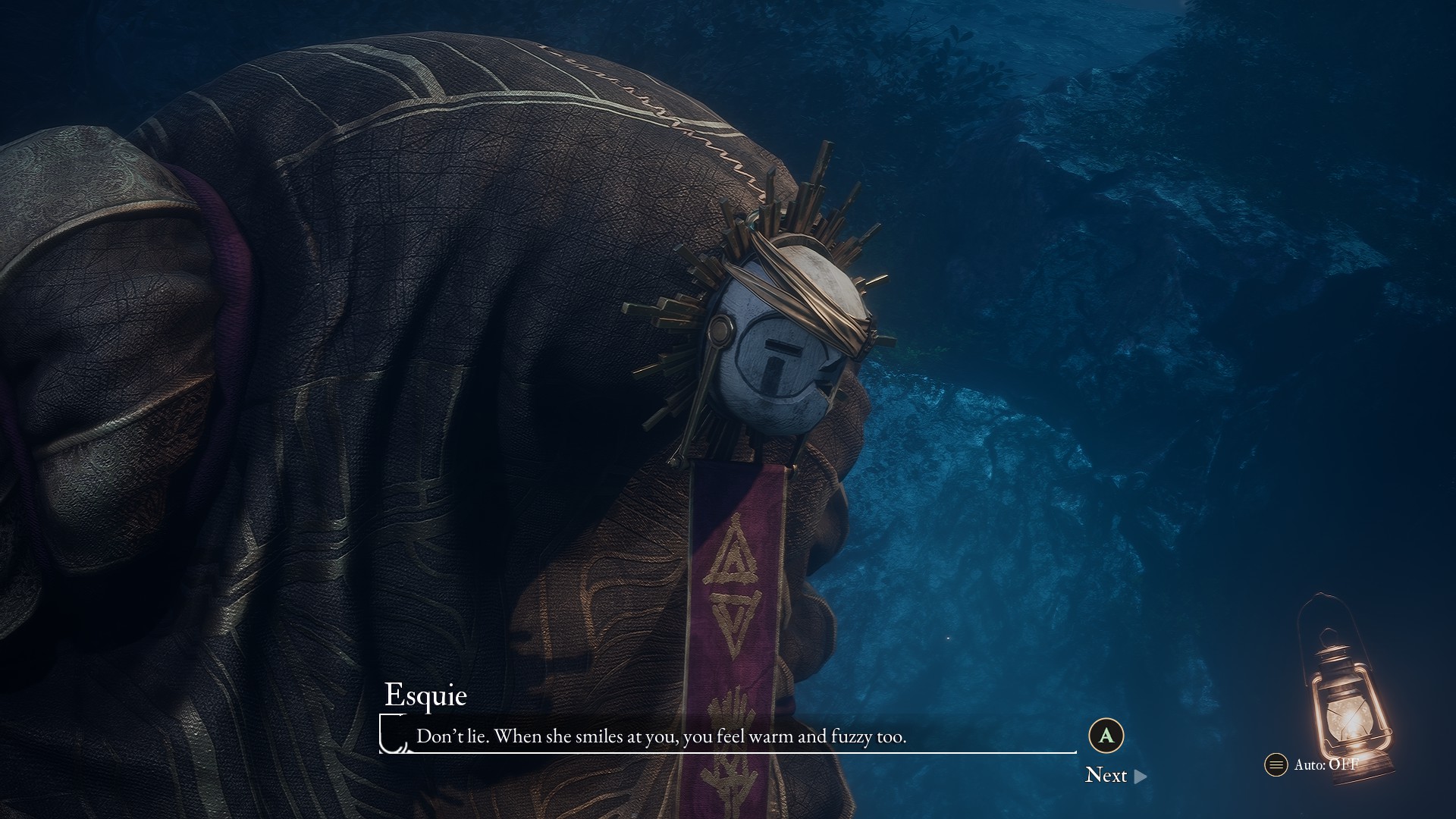The image size is (1456, 819).
Task: Toggle the Auto: OFF dialogue setting
Action: tap(1312, 764)
